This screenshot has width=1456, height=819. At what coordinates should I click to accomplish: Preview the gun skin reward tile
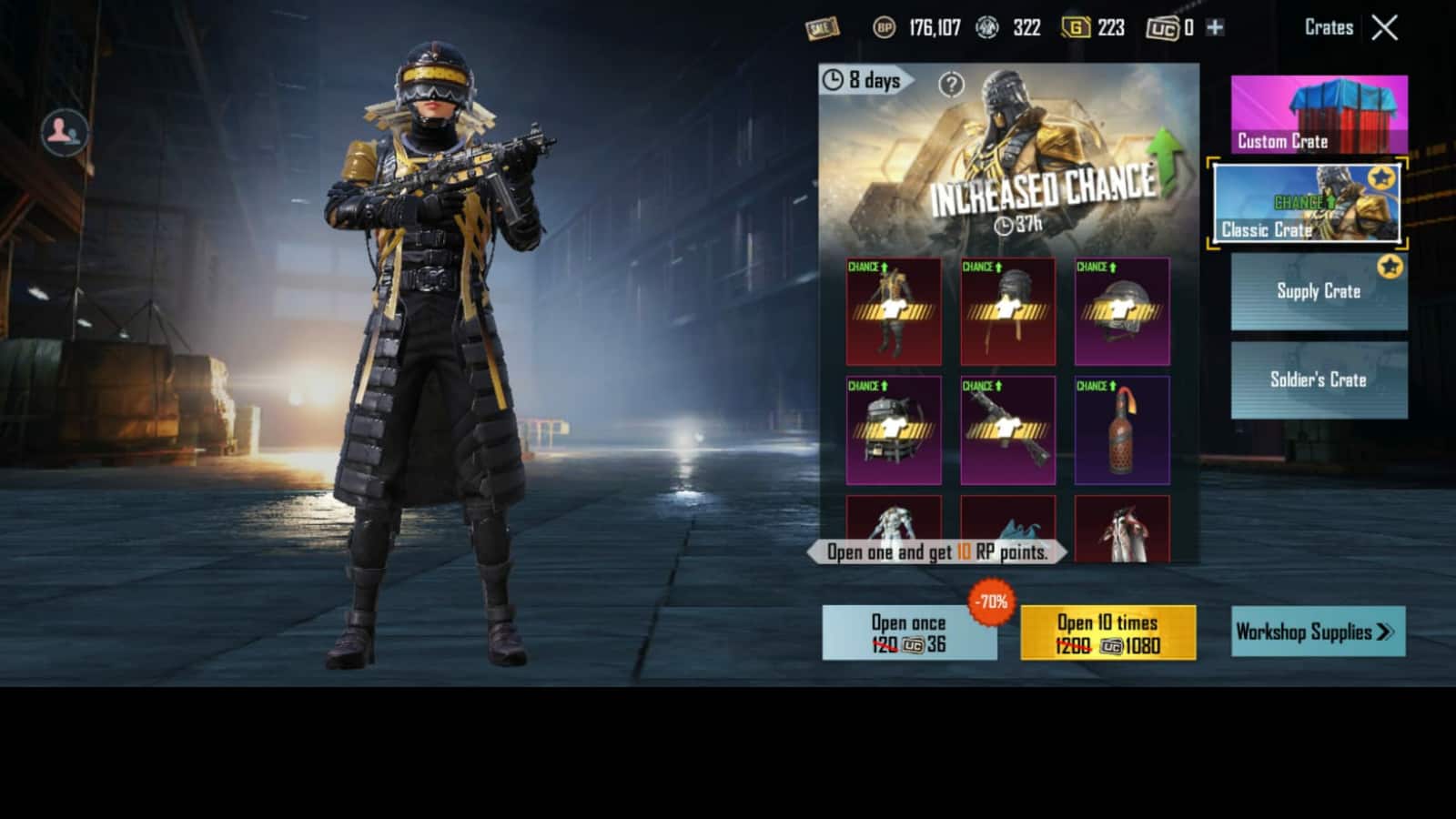point(1007,430)
